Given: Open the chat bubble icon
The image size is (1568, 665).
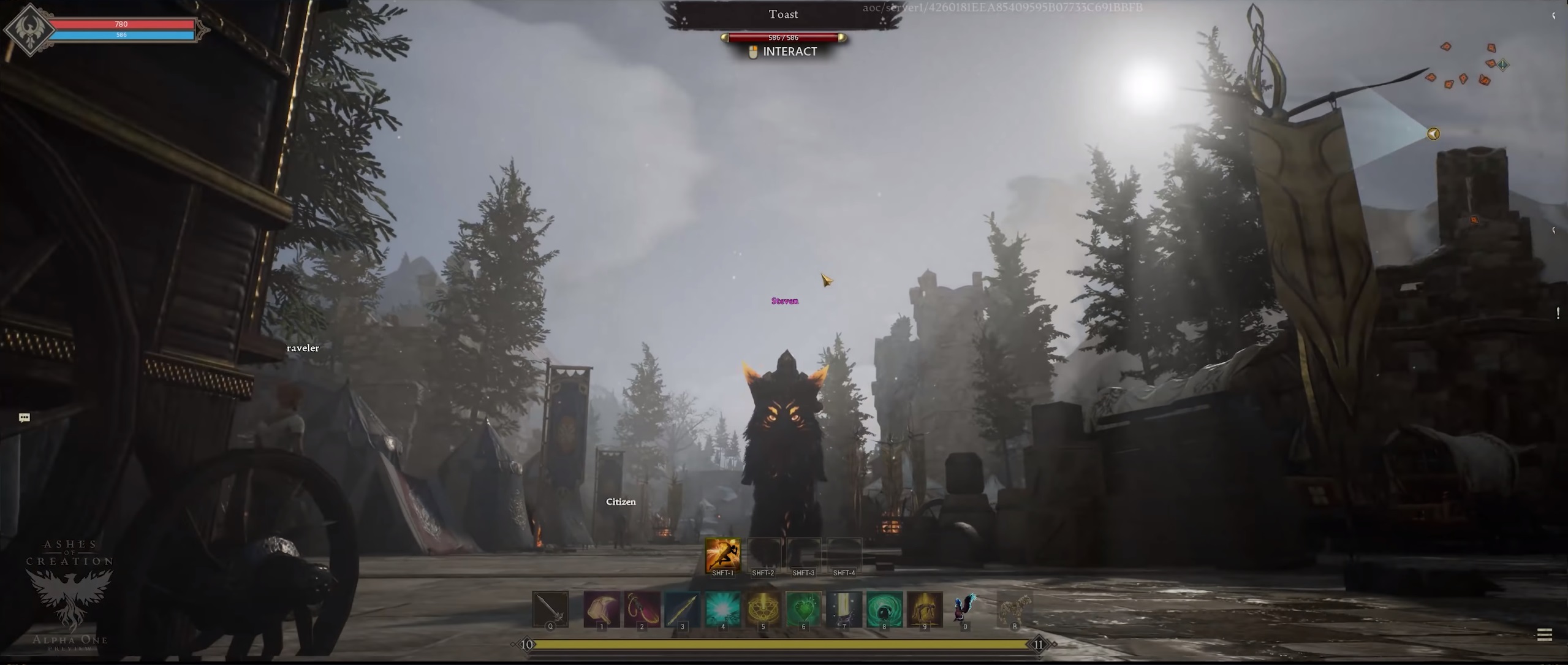Looking at the screenshot, I should tap(25, 418).
